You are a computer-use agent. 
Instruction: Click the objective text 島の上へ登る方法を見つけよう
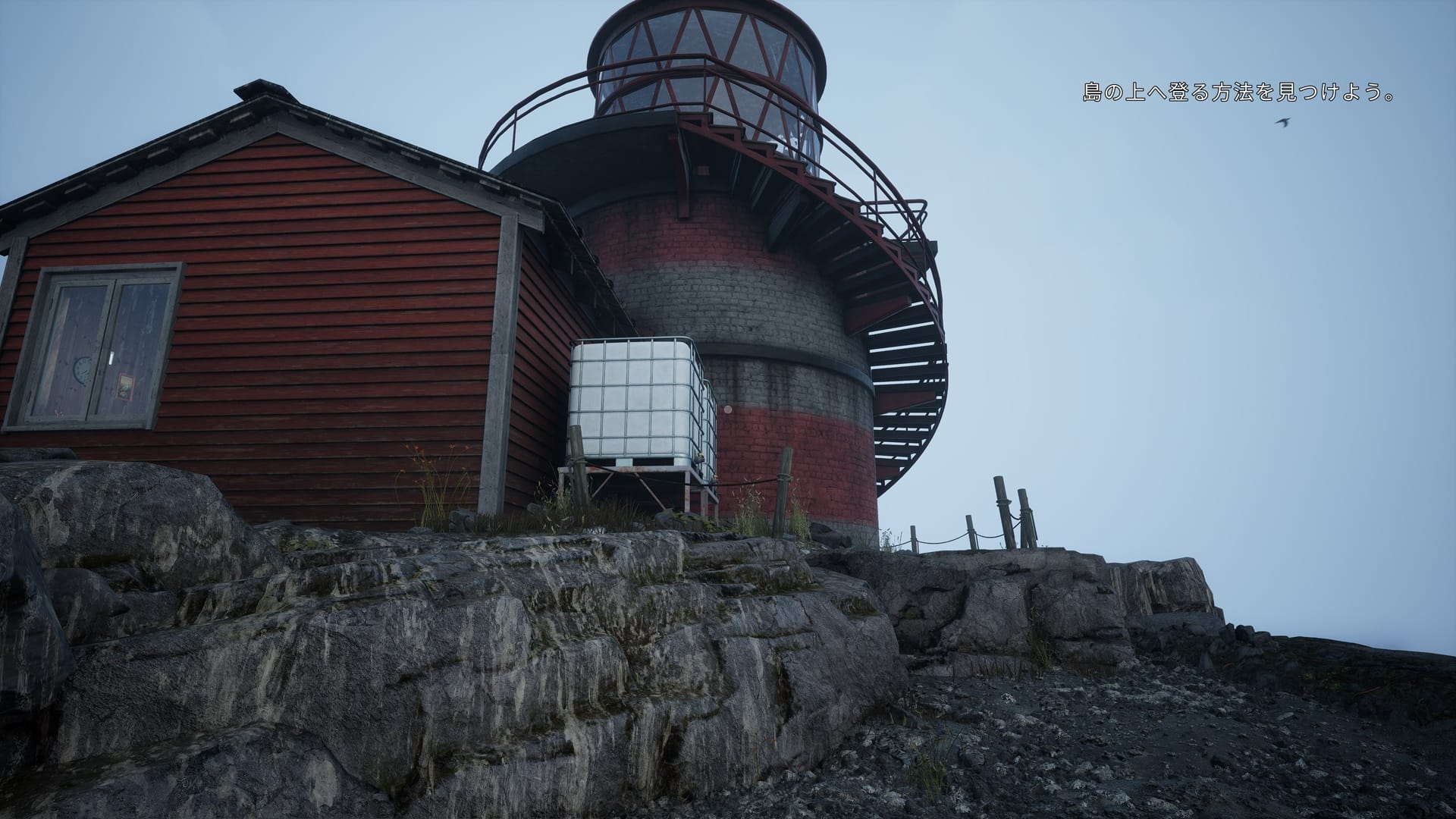click(1238, 94)
